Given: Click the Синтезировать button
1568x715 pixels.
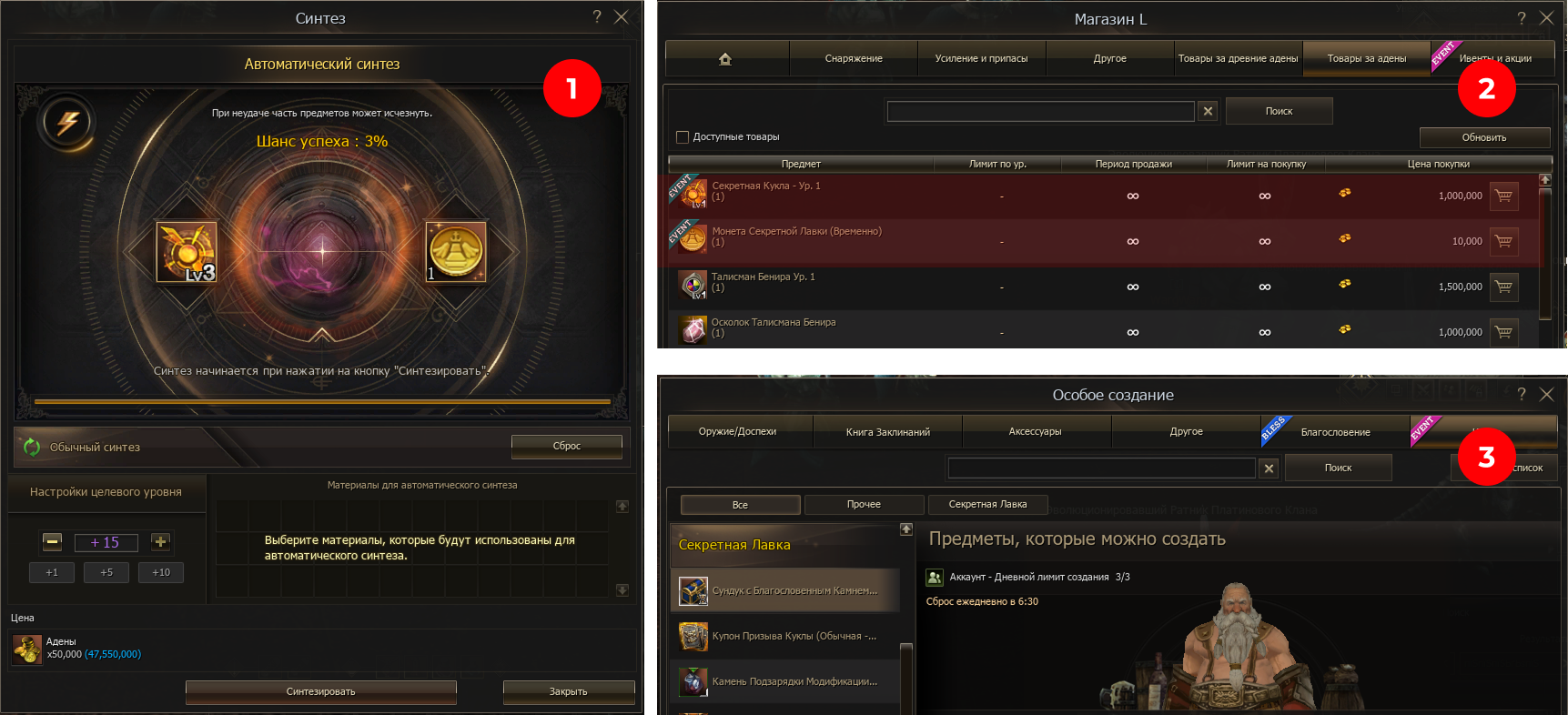Looking at the screenshot, I should pyautogui.click(x=320, y=691).
